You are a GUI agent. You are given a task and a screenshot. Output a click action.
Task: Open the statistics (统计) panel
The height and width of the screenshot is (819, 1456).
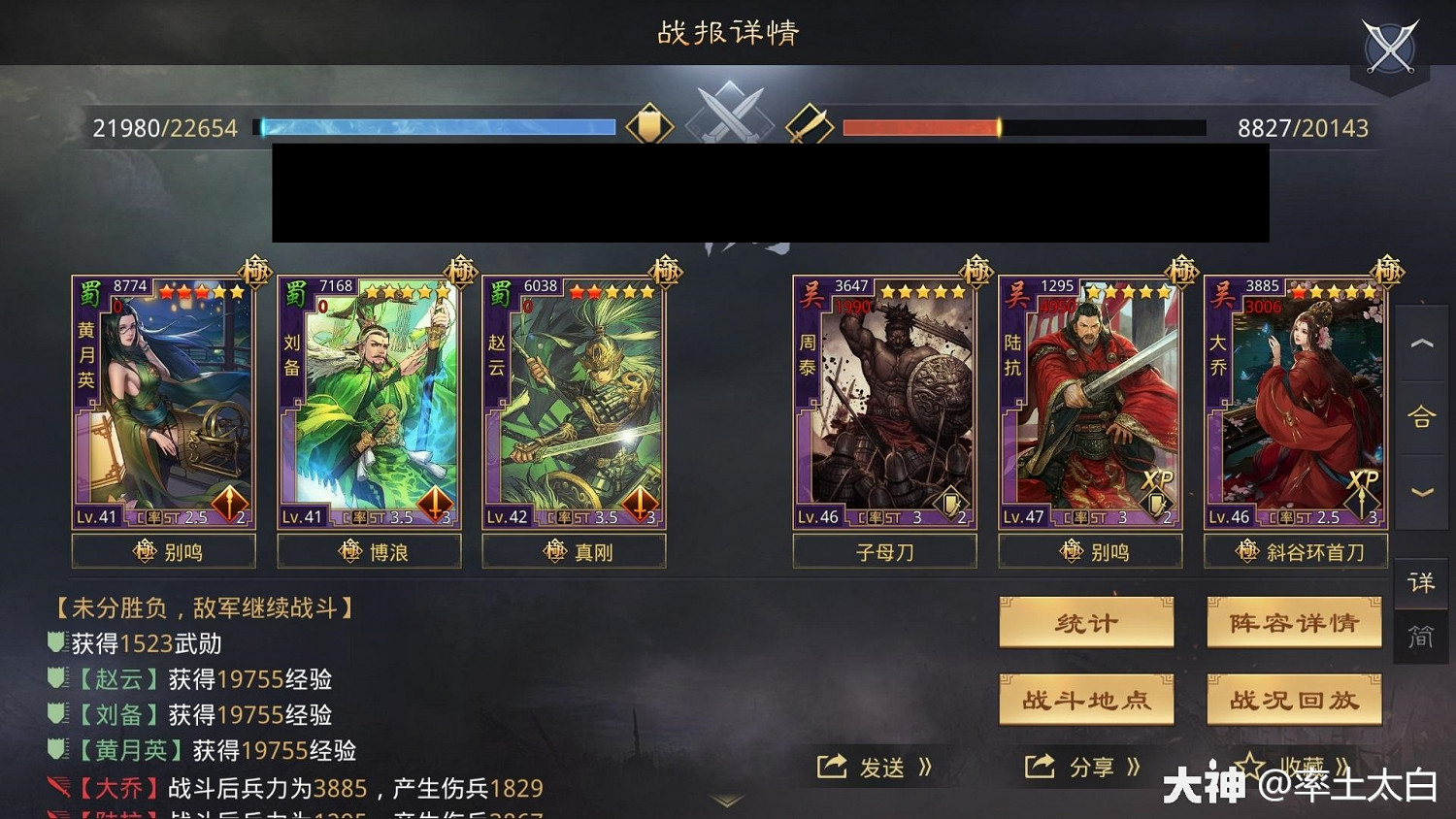click(x=1086, y=623)
